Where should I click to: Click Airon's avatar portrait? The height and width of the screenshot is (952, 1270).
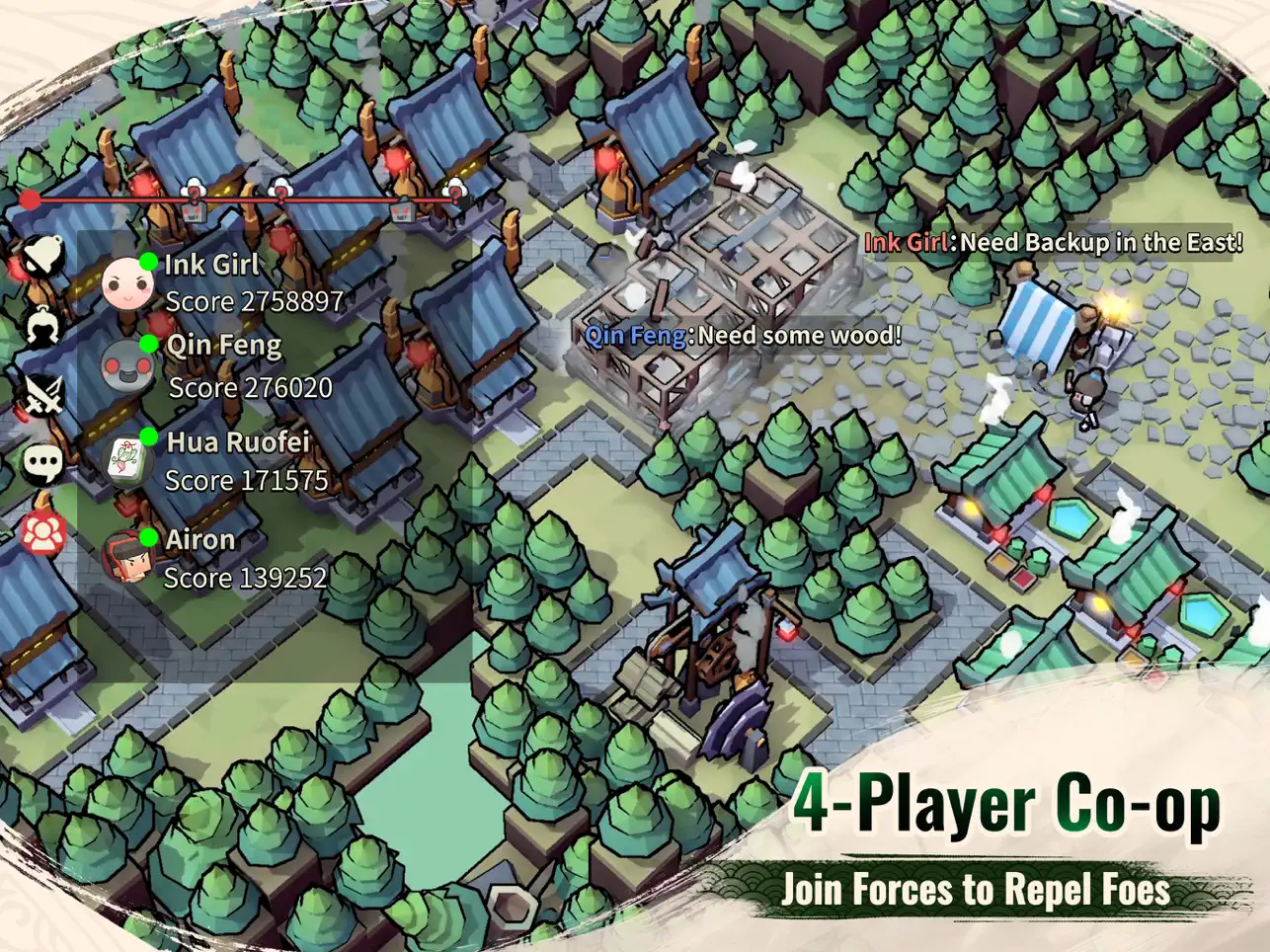(129, 558)
